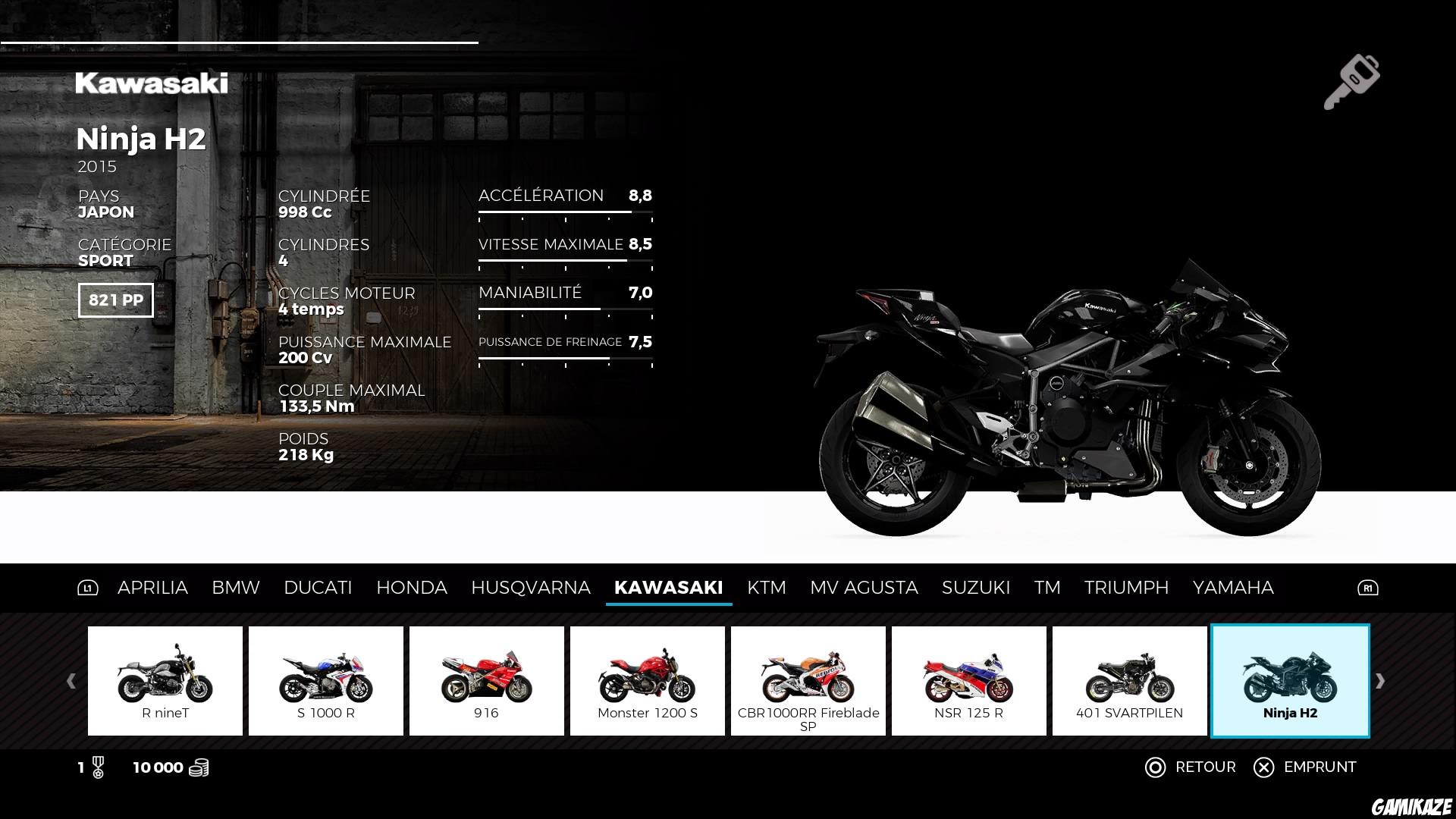Click the L1 shoulder button icon
Screen dimensions: 1456x819
pyautogui.click(x=89, y=587)
